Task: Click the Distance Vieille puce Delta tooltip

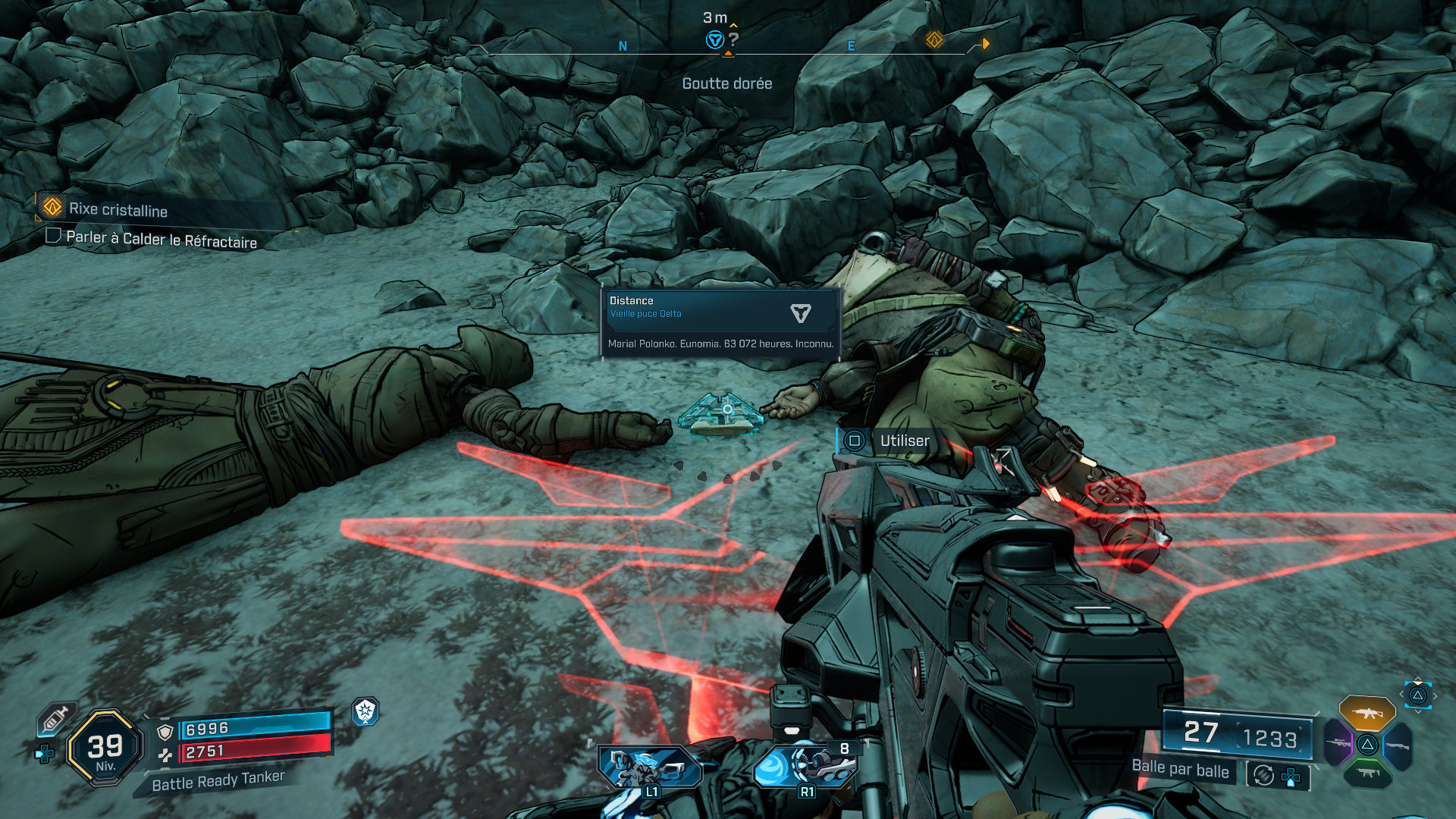Action: (x=720, y=322)
